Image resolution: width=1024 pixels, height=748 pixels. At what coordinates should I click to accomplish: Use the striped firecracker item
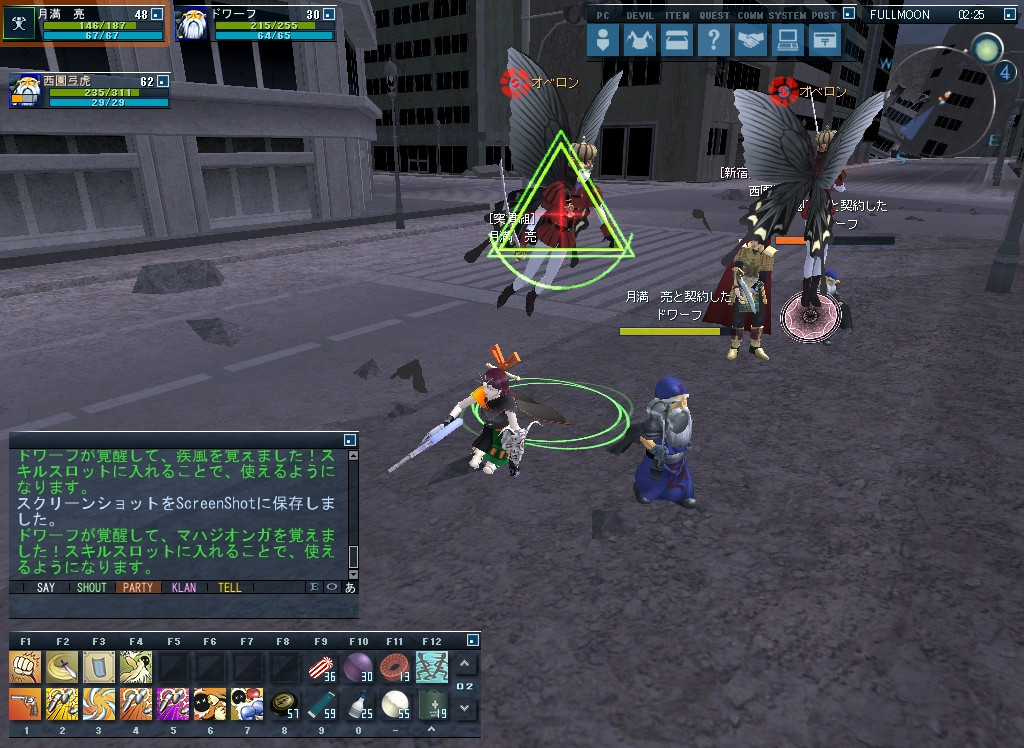321,666
